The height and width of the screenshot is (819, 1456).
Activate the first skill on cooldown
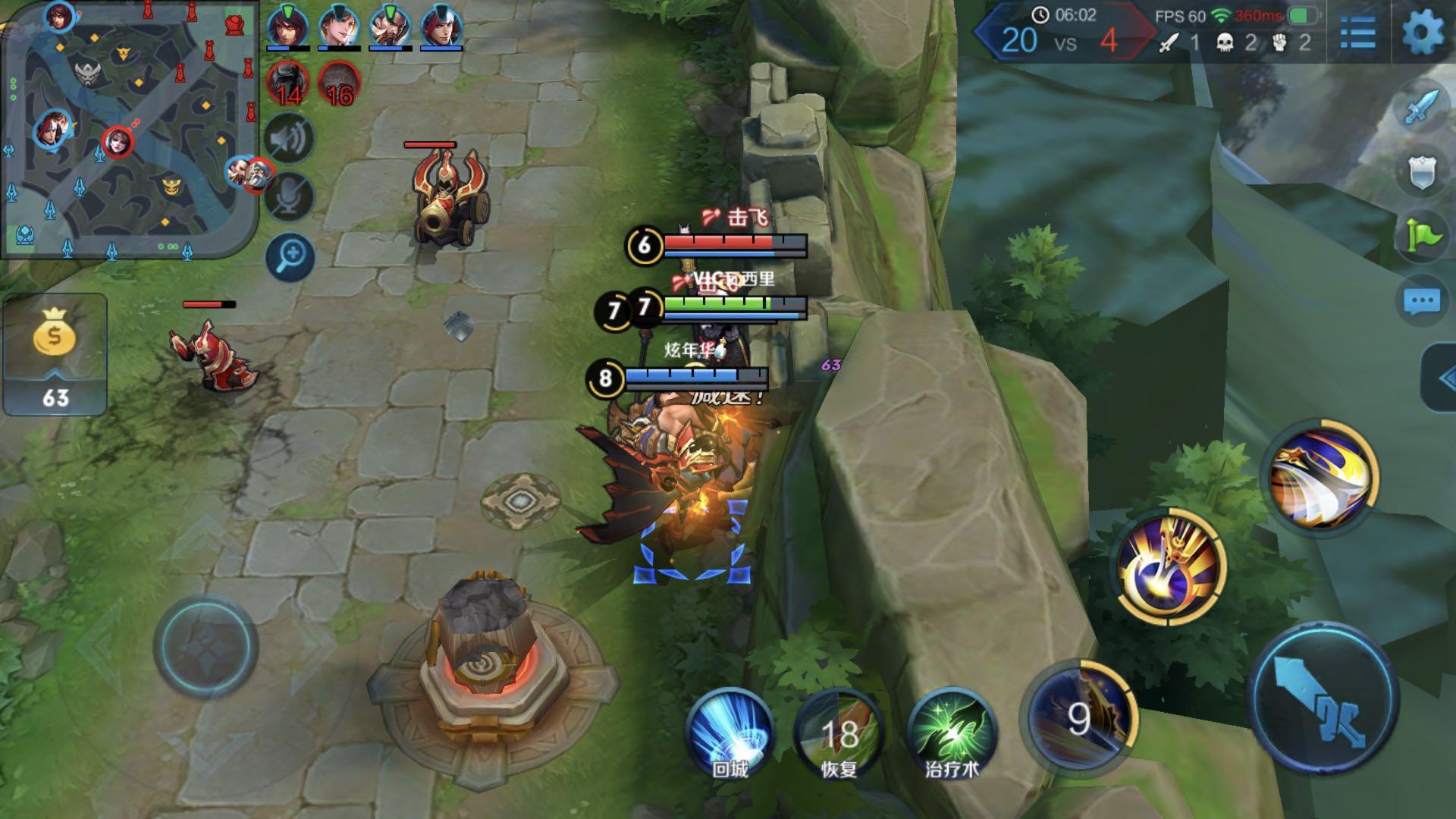pos(1078,717)
